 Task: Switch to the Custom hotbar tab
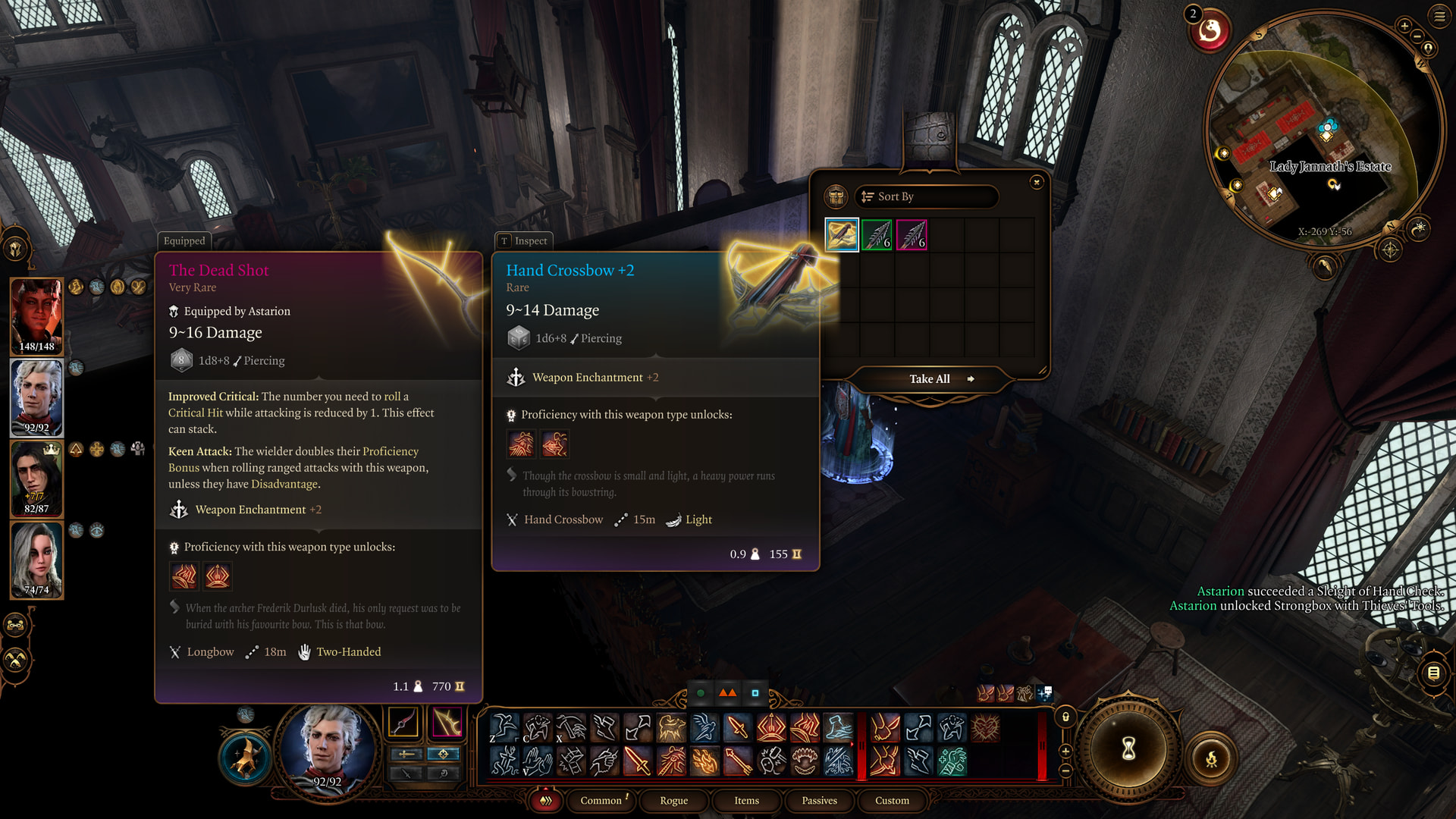point(892,801)
